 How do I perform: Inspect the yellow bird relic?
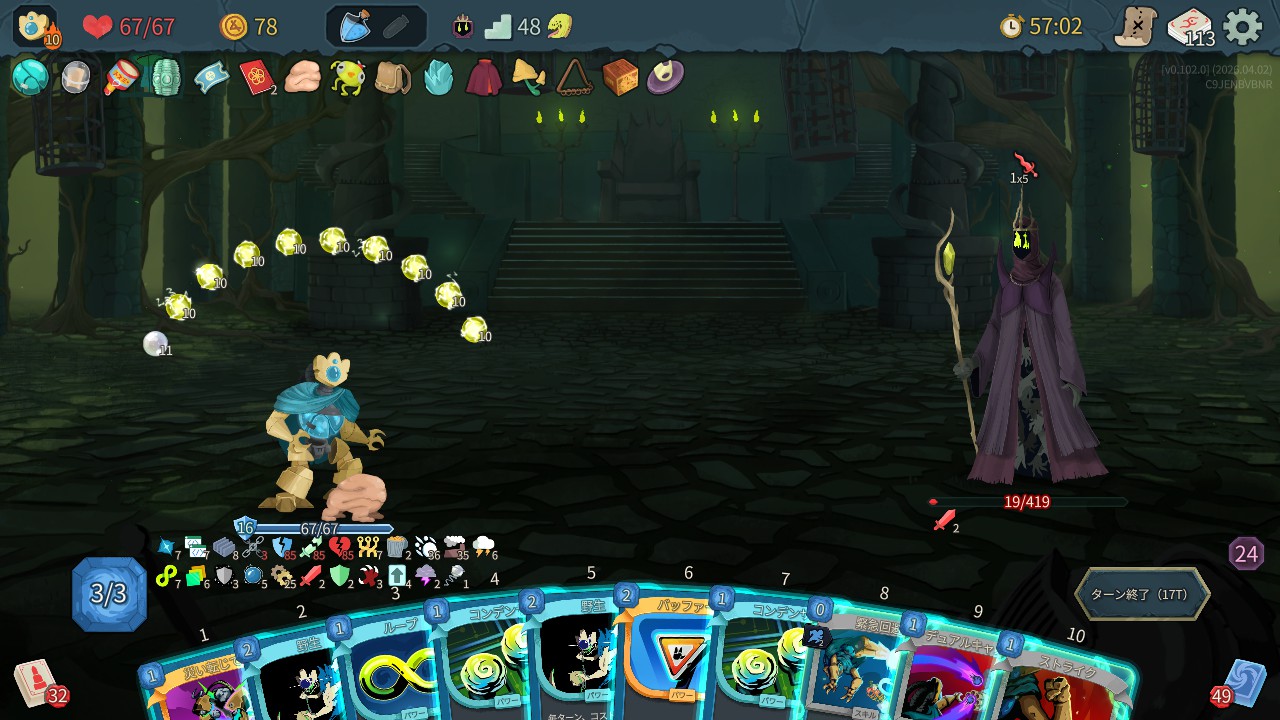coord(348,77)
